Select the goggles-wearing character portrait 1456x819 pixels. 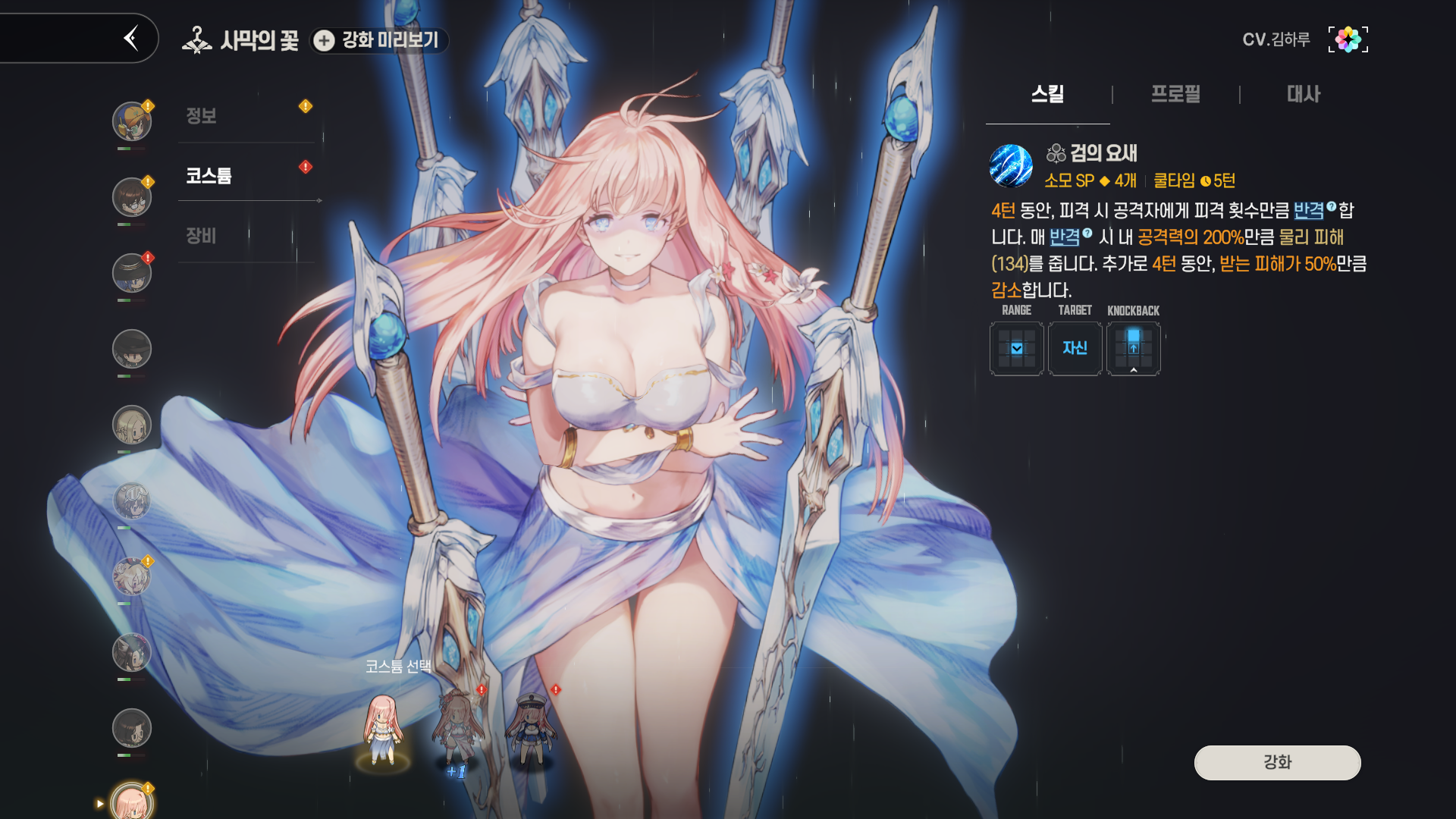(x=132, y=121)
